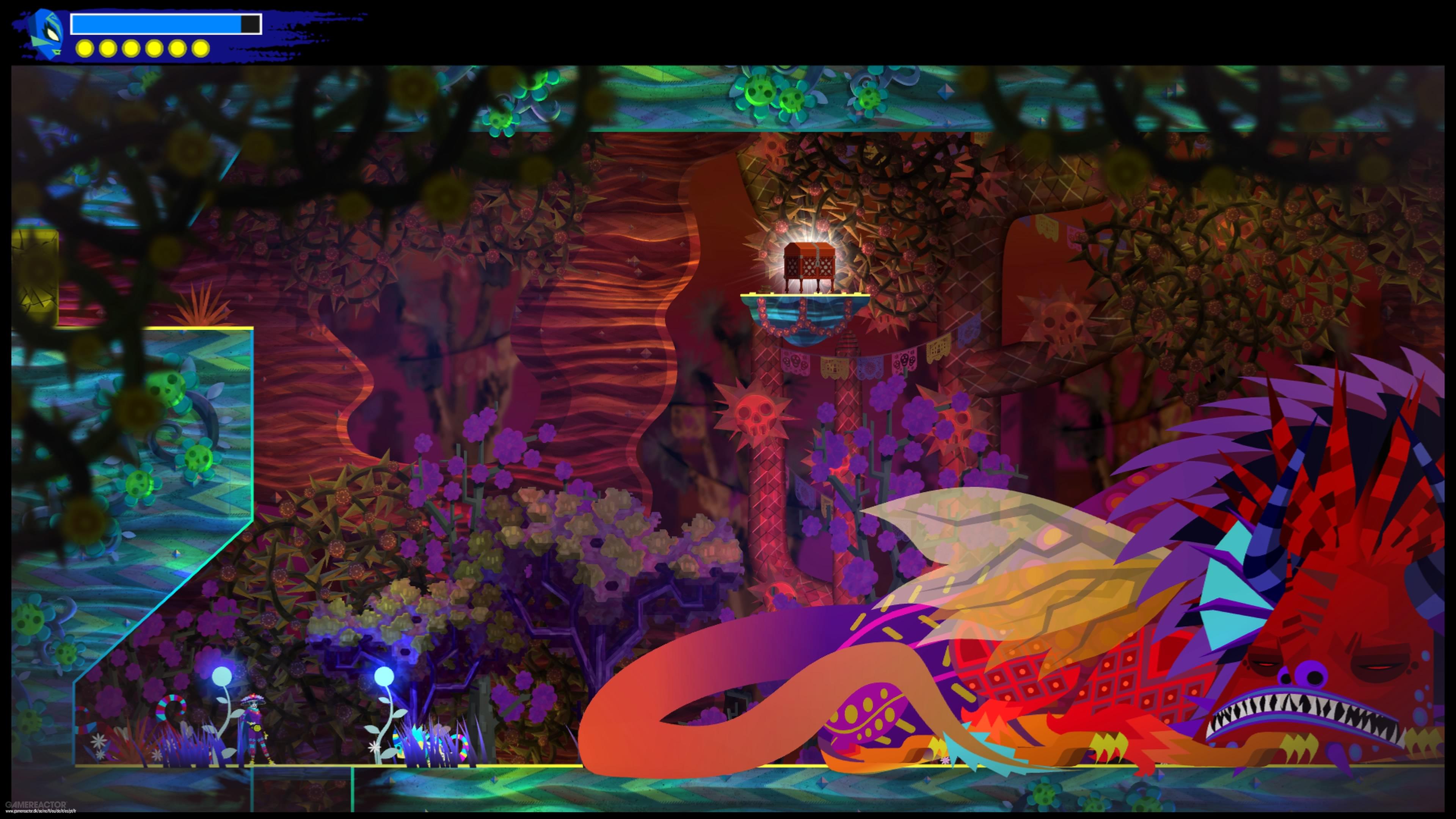Click the GAMEREACTOR watermark logo
The width and height of the screenshot is (1456, 819).
[36, 805]
